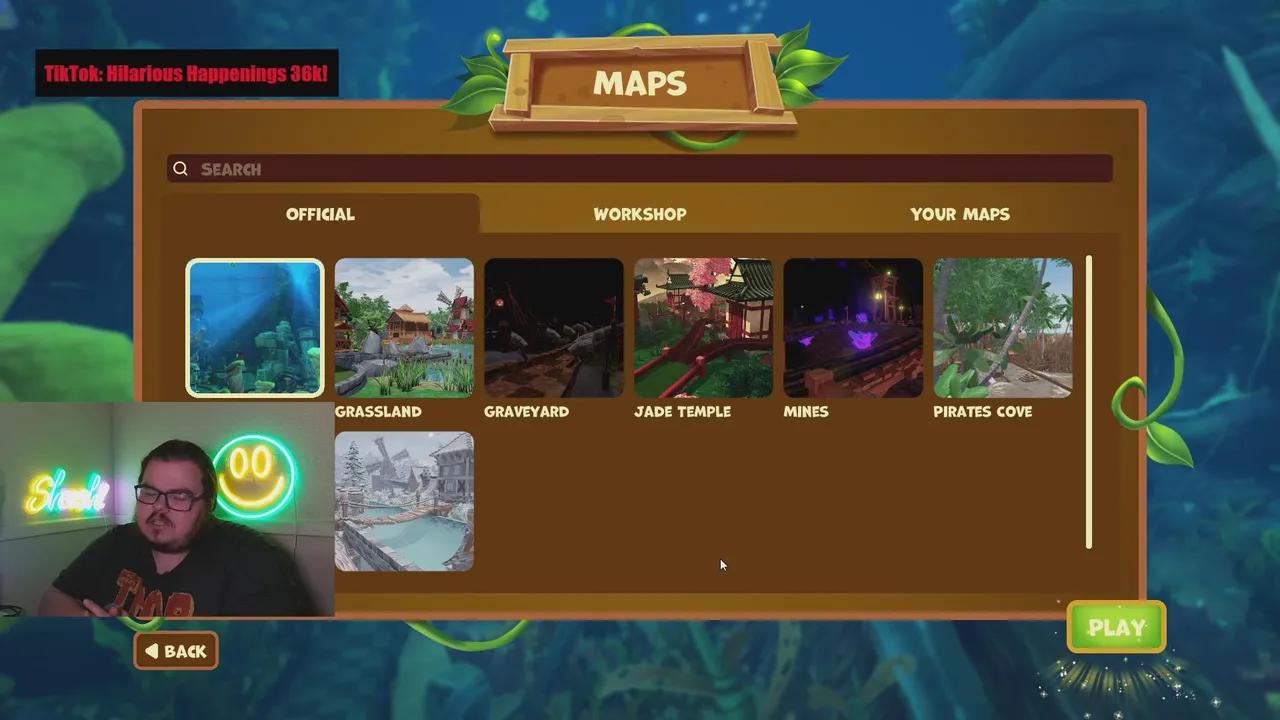The image size is (1280, 720).
Task: Open the Your Maps tab
Action: tap(959, 214)
